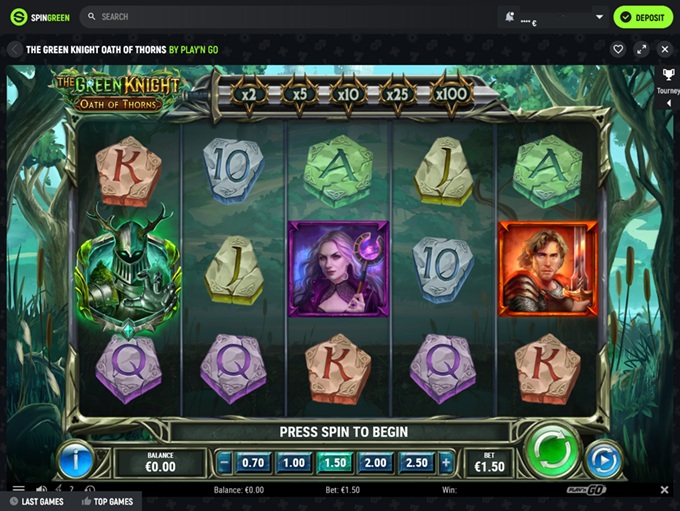Add game to favorites with heart icon

tap(618, 49)
